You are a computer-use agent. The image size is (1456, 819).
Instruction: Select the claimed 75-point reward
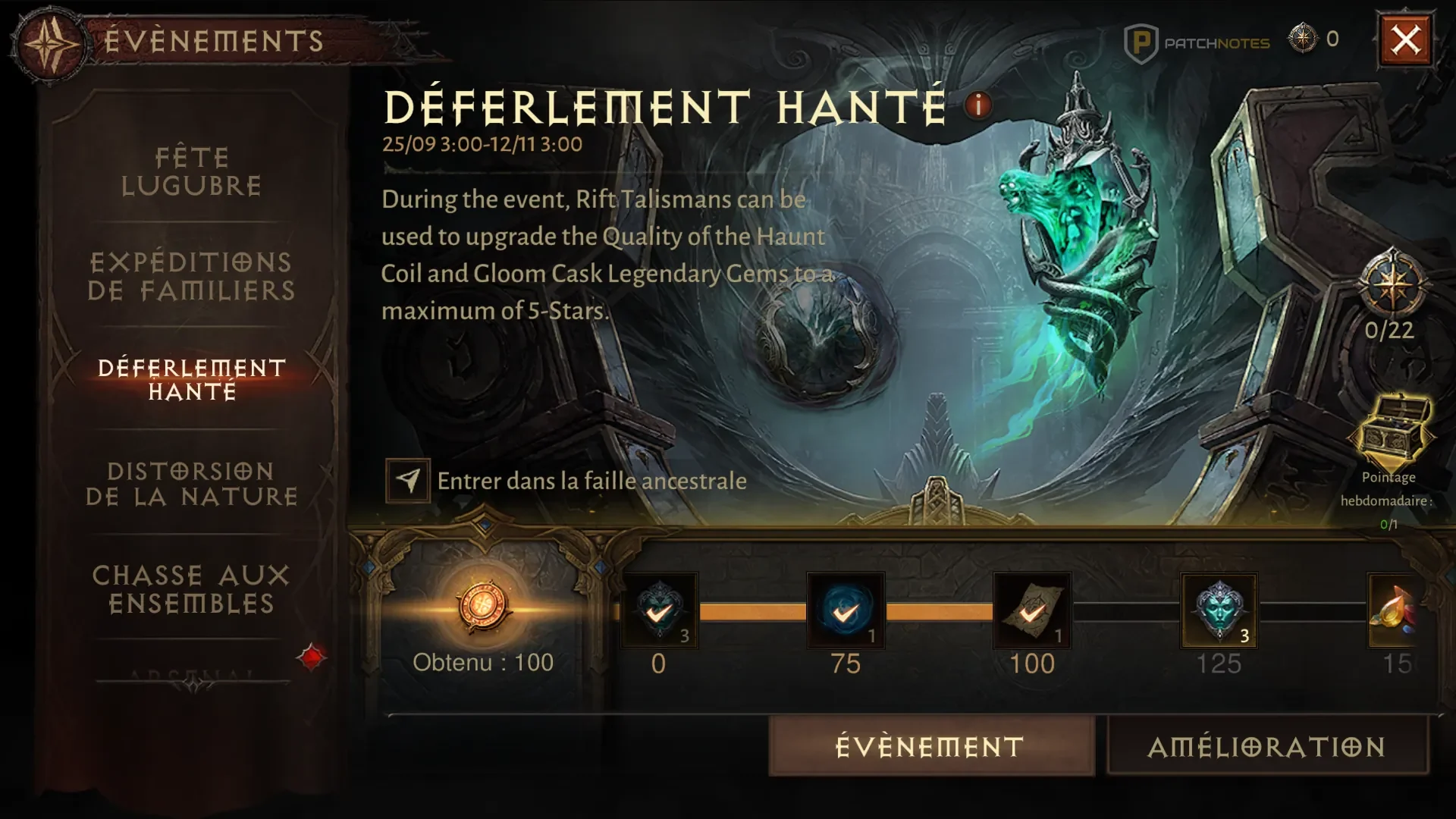point(846,610)
